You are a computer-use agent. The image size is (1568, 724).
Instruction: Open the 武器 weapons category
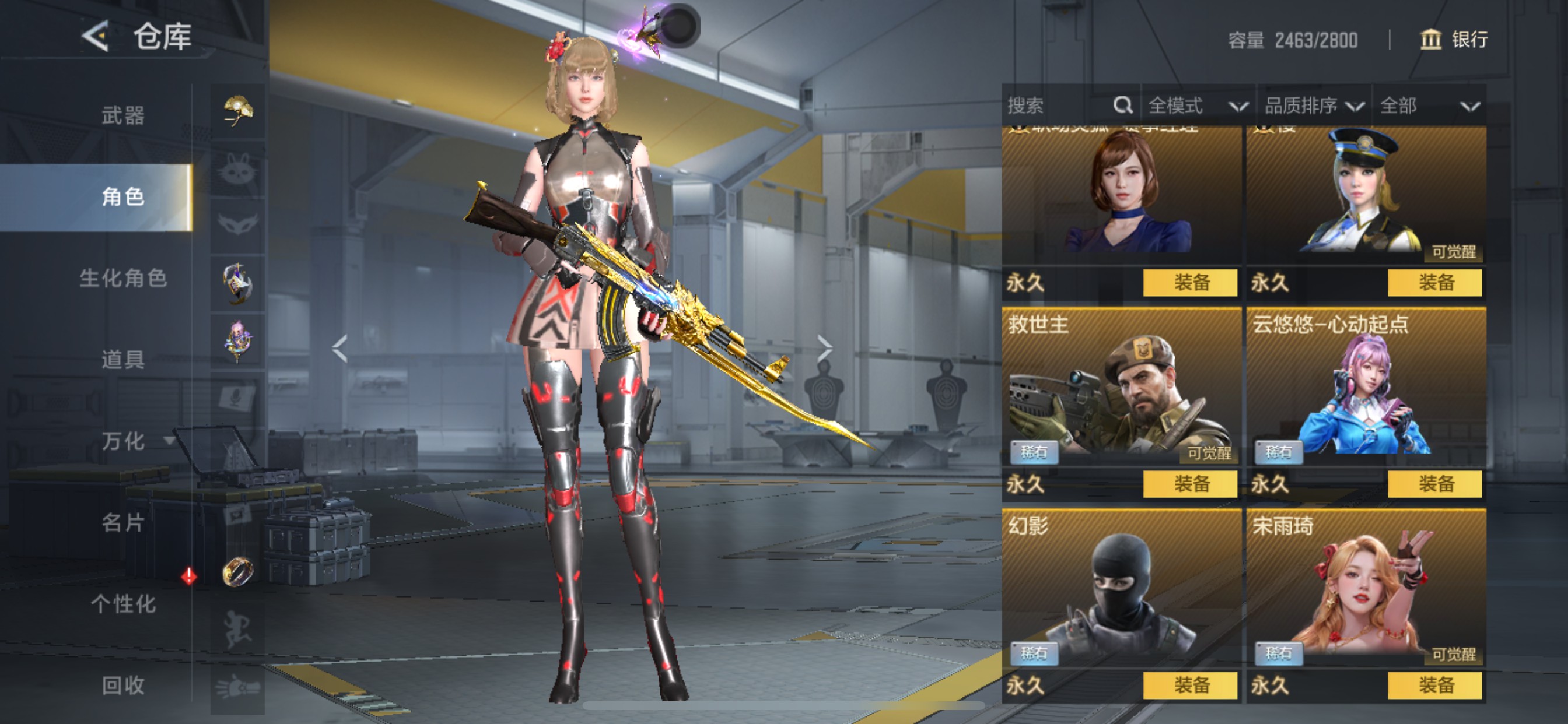[x=123, y=115]
